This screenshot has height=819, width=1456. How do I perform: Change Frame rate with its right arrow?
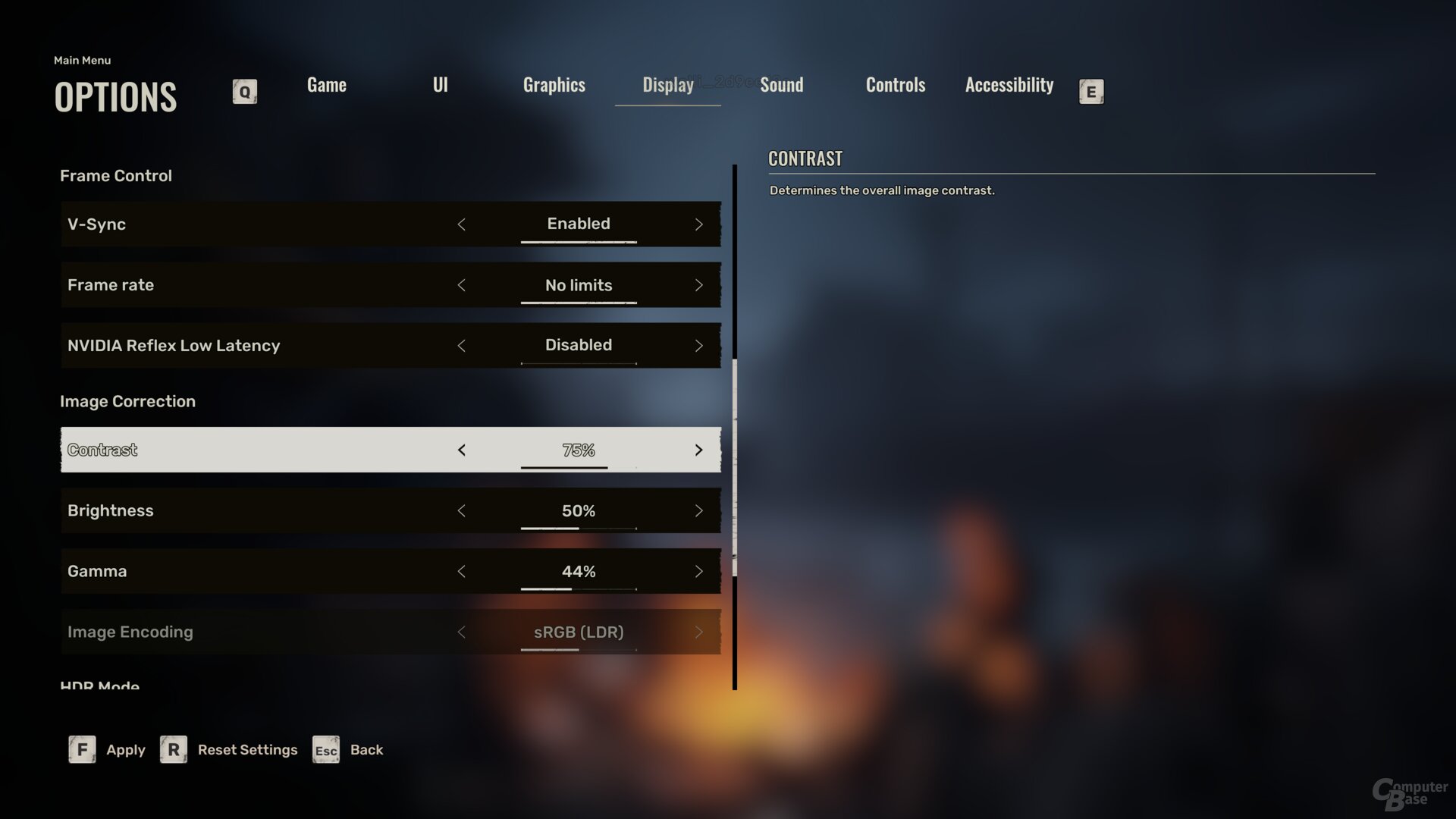698,285
